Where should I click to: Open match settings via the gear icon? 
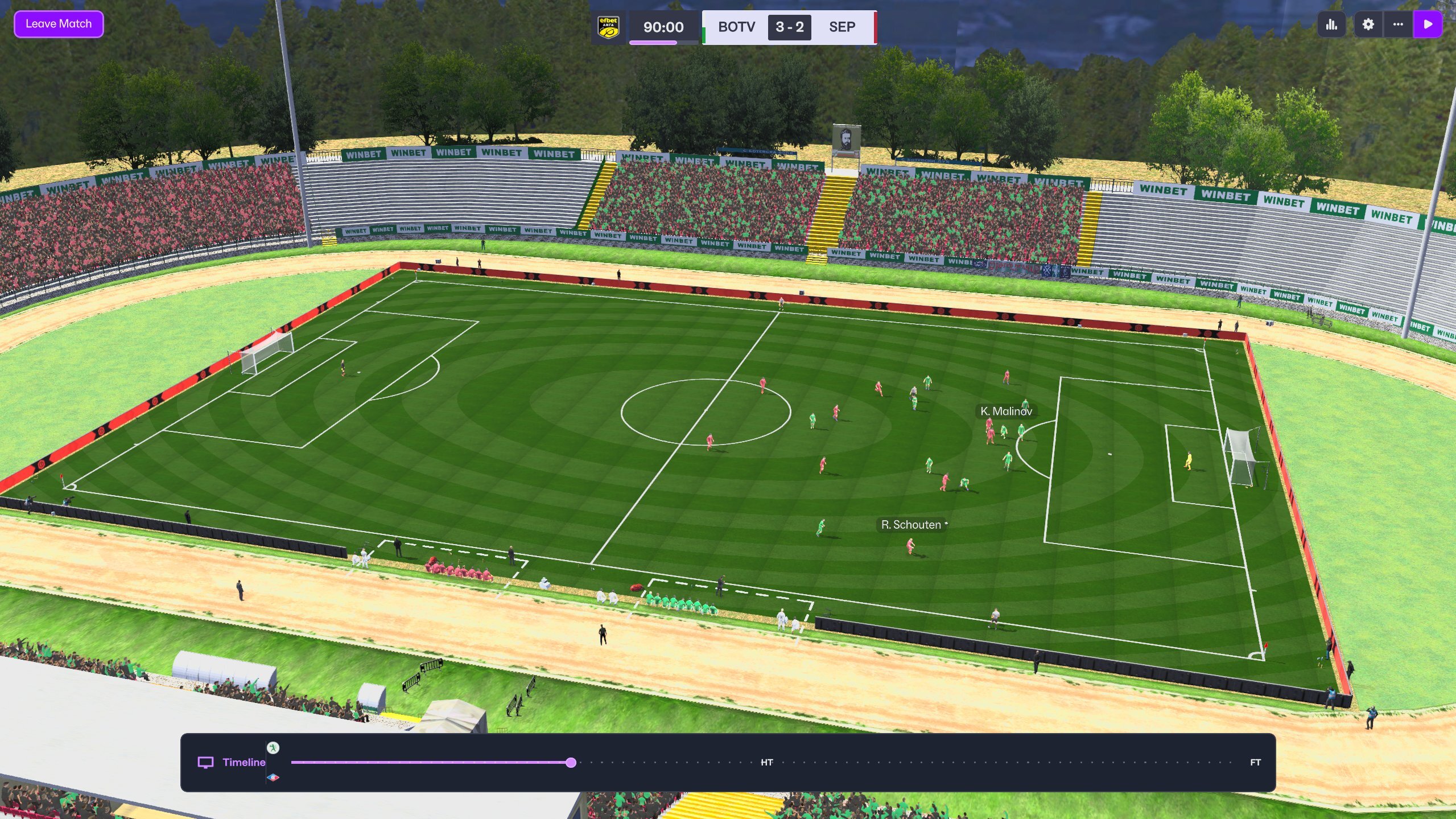click(x=1368, y=24)
